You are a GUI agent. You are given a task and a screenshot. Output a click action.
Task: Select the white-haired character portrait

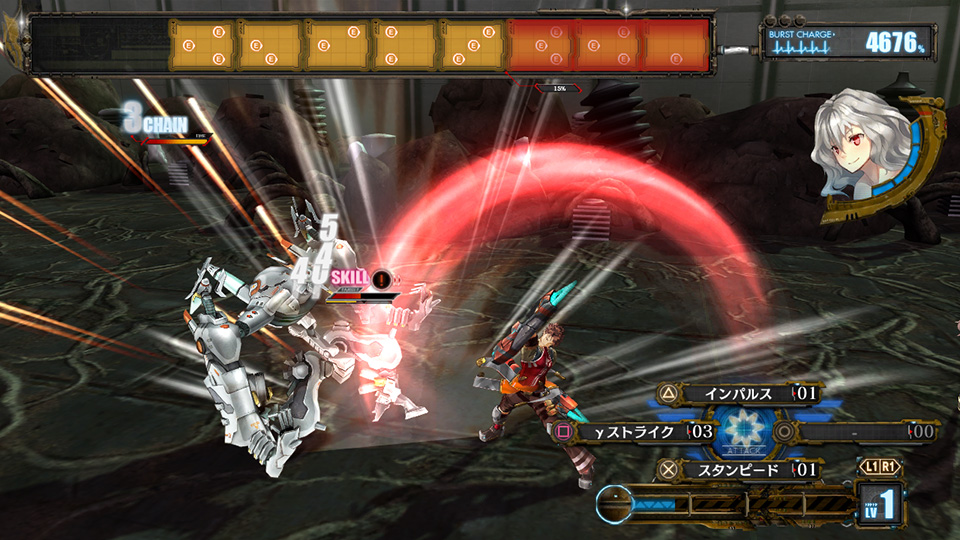pyautogui.click(x=862, y=150)
